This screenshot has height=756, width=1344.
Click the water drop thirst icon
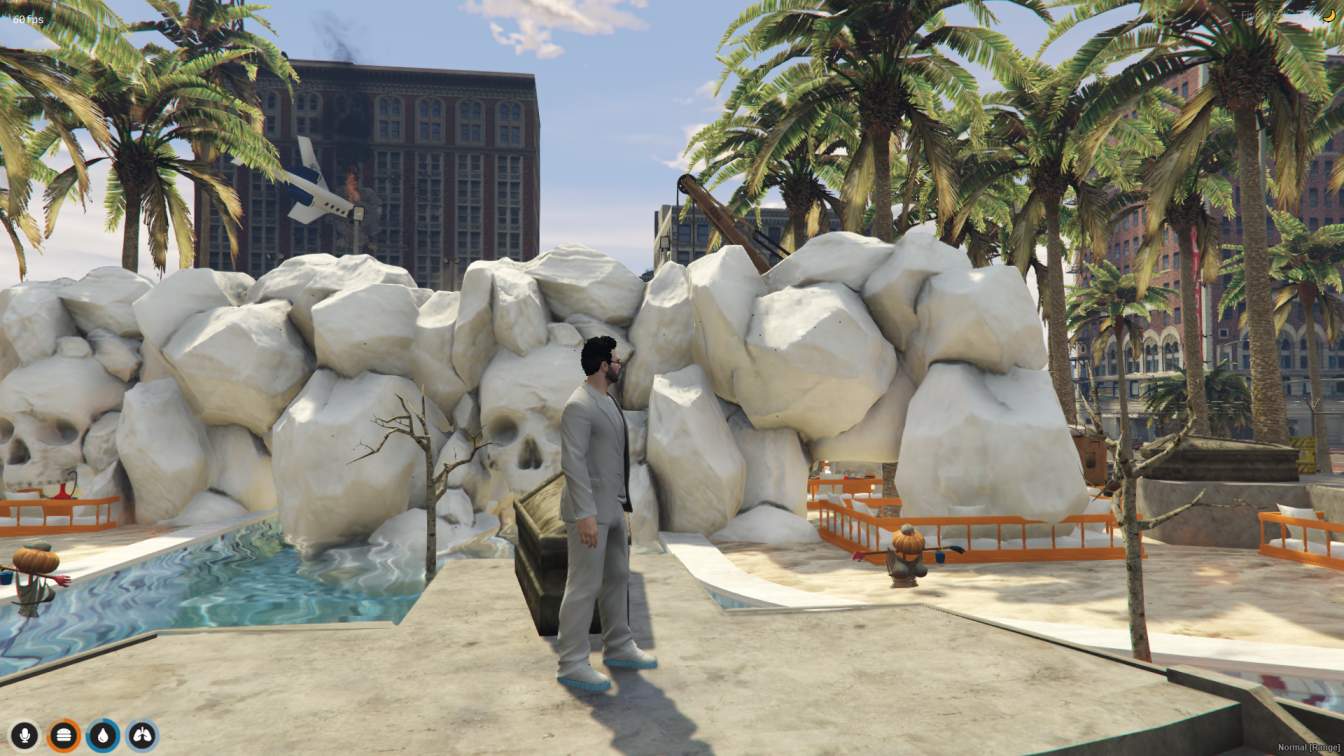[101, 733]
